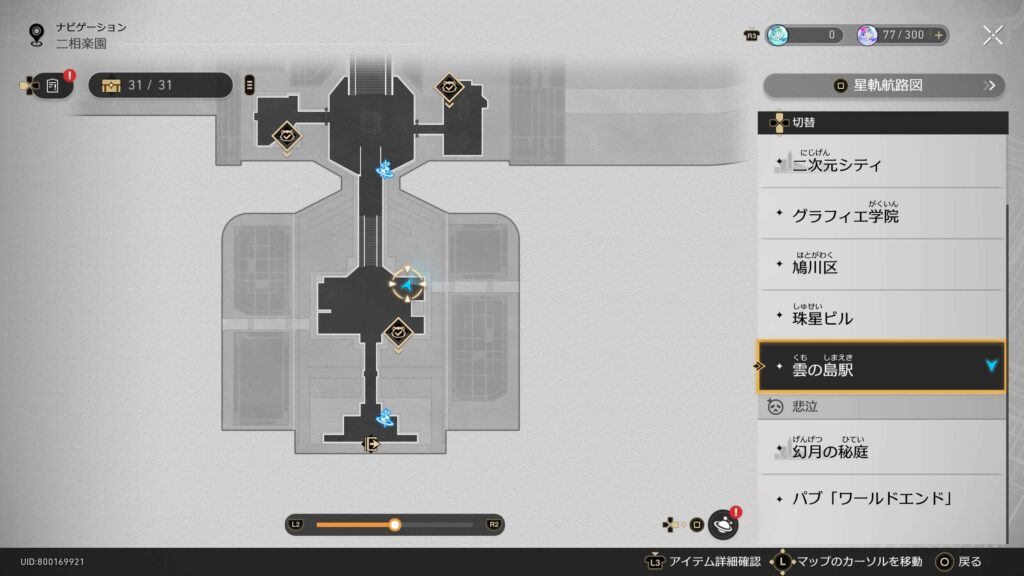Open the 星軌航路図 star rail map

(883, 86)
